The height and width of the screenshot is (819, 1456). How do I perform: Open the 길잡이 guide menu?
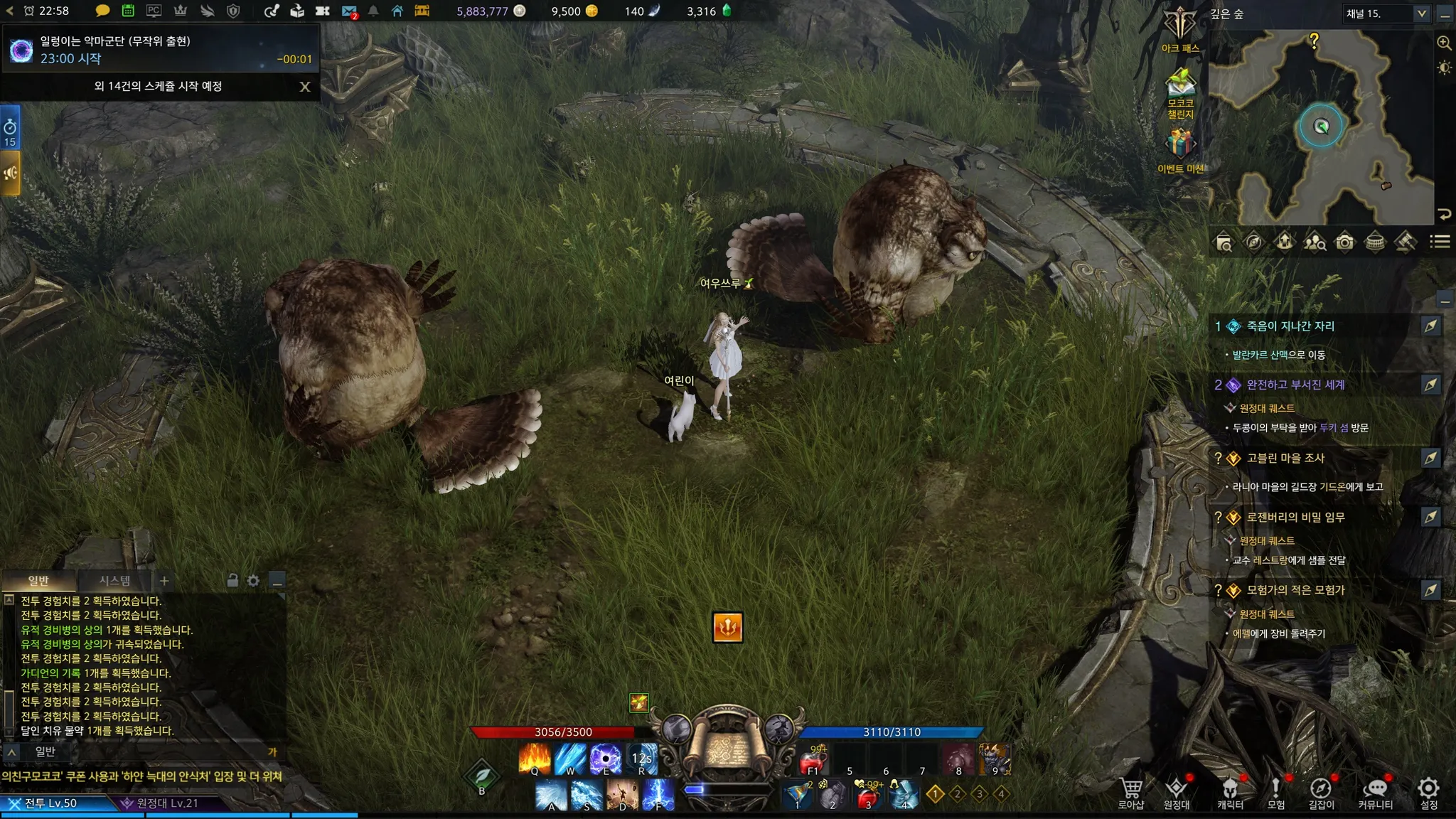[x=1321, y=792]
